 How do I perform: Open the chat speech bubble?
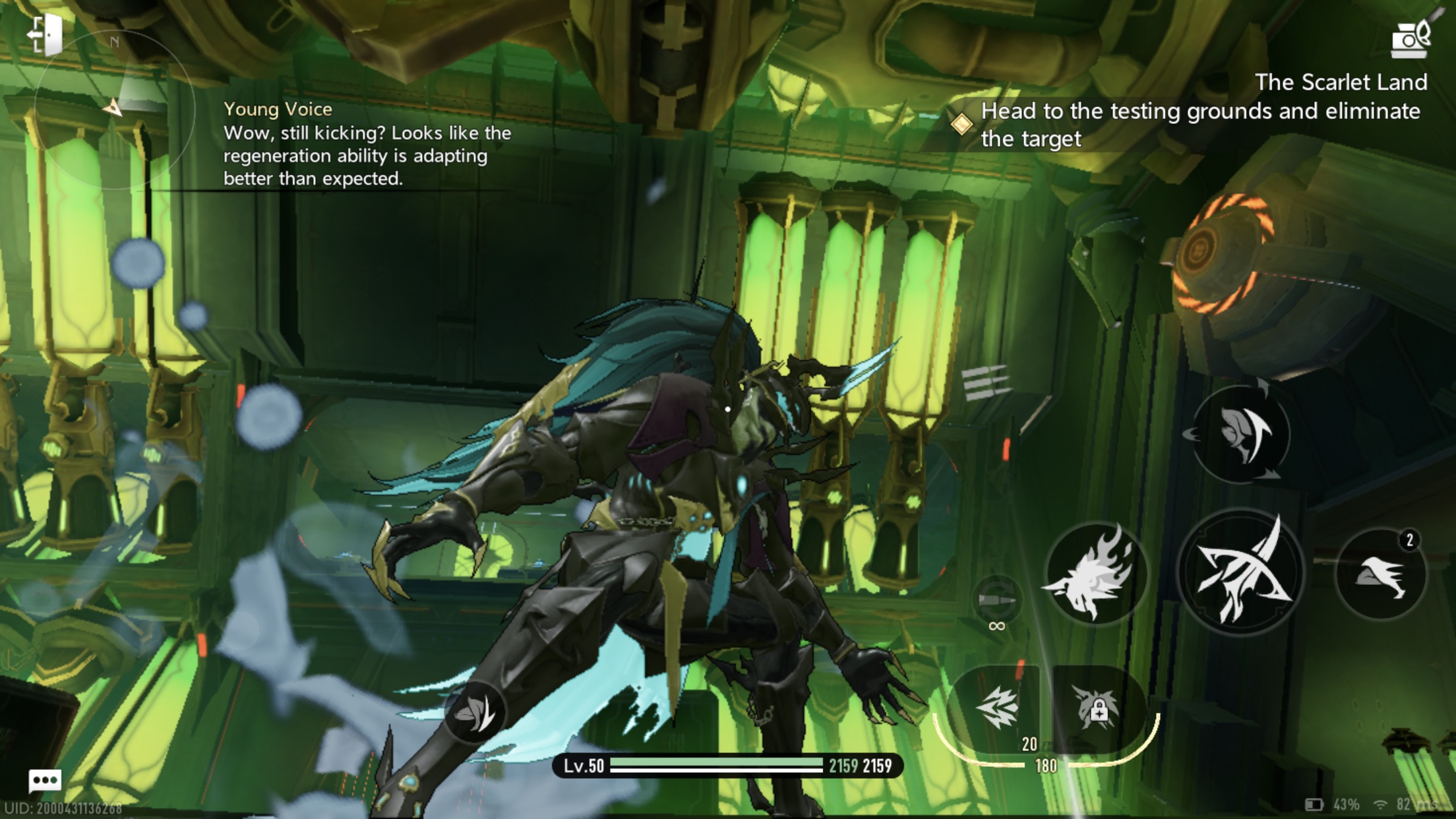click(45, 781)
